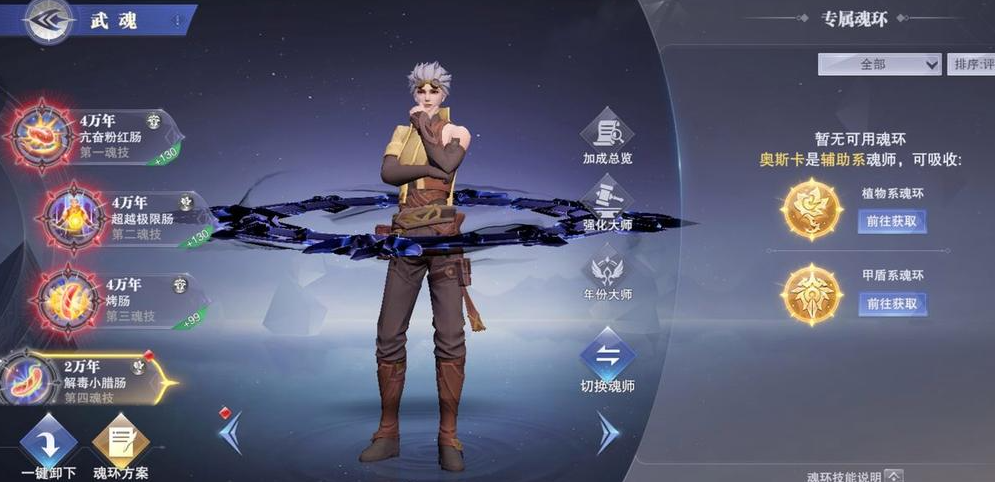Image resolution: width=995 pixels, height=482 pixels.
Task: Go back using the arrow button beside 武魂
Action: (45, 22)
